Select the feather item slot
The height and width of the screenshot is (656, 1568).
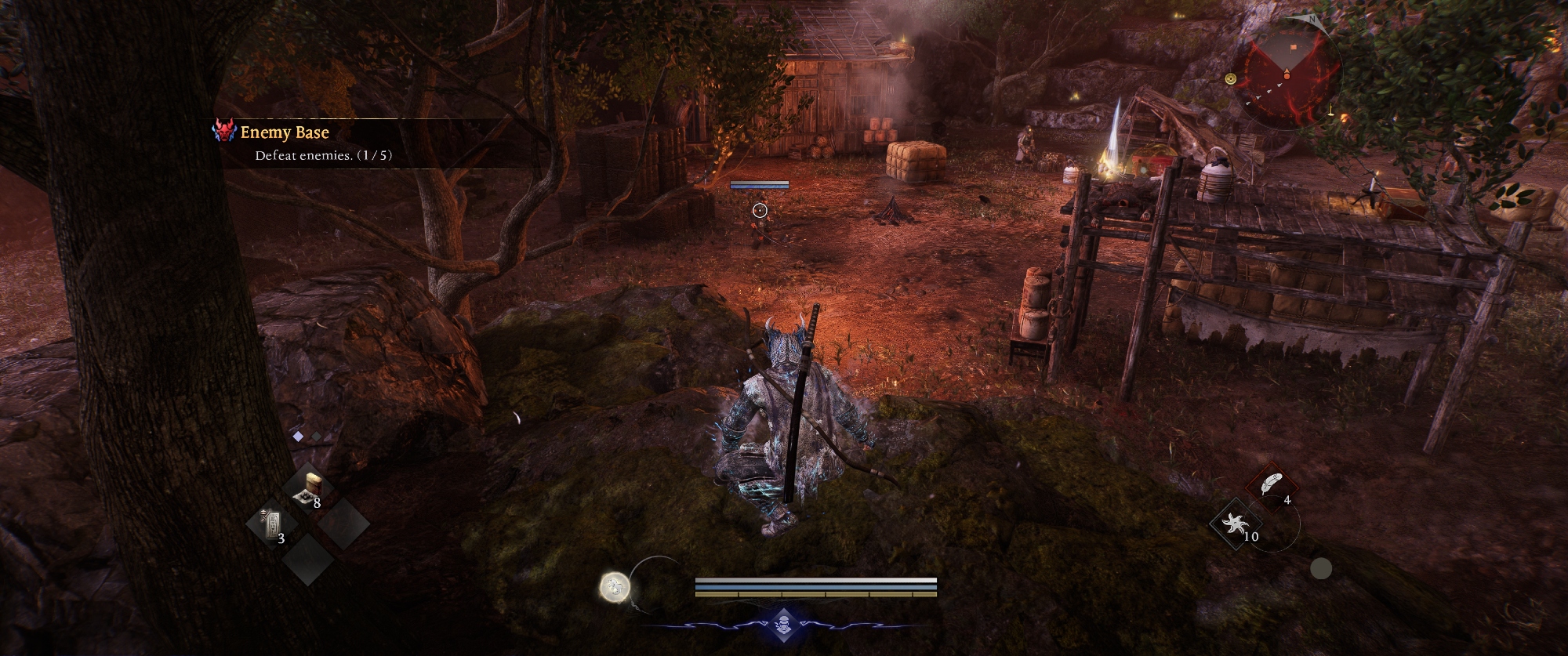1269,484
